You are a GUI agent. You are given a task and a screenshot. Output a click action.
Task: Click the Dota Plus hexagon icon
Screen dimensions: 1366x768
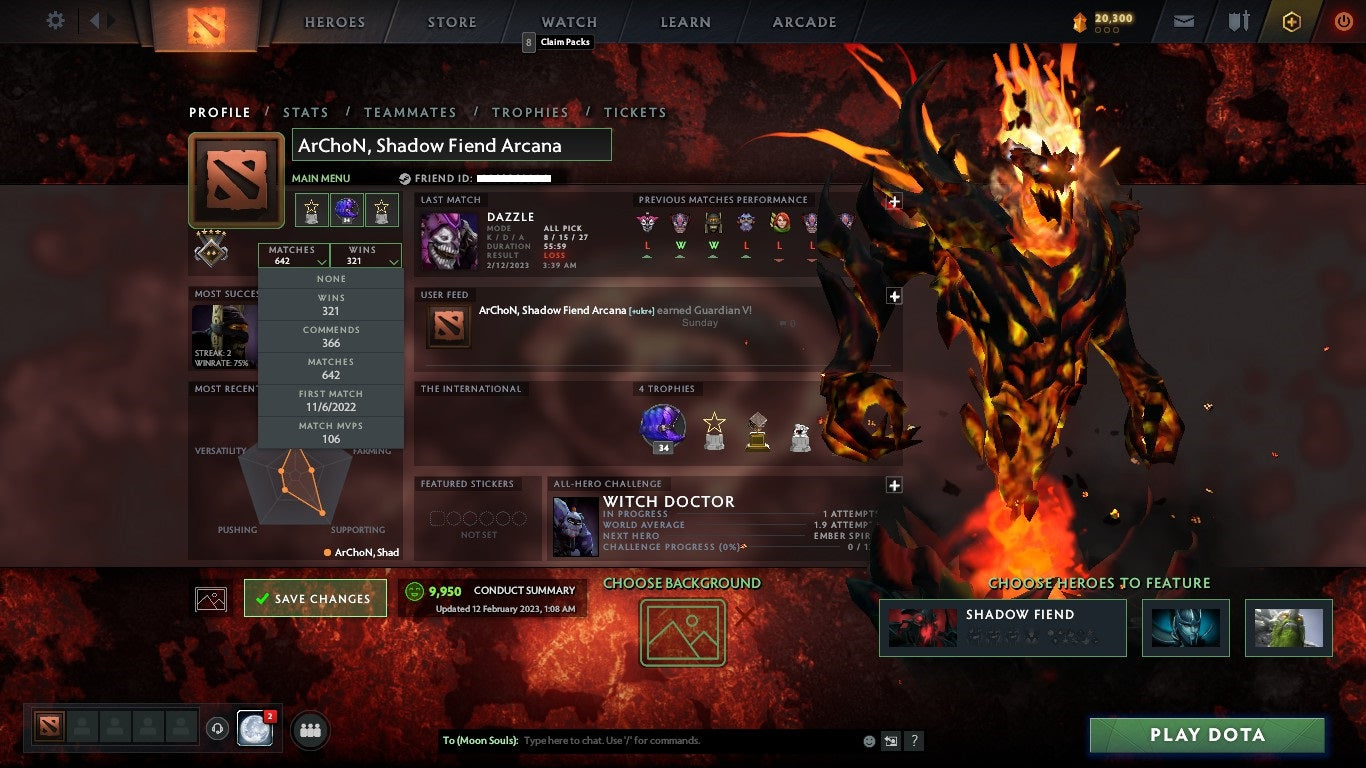tap(1293, 20)
